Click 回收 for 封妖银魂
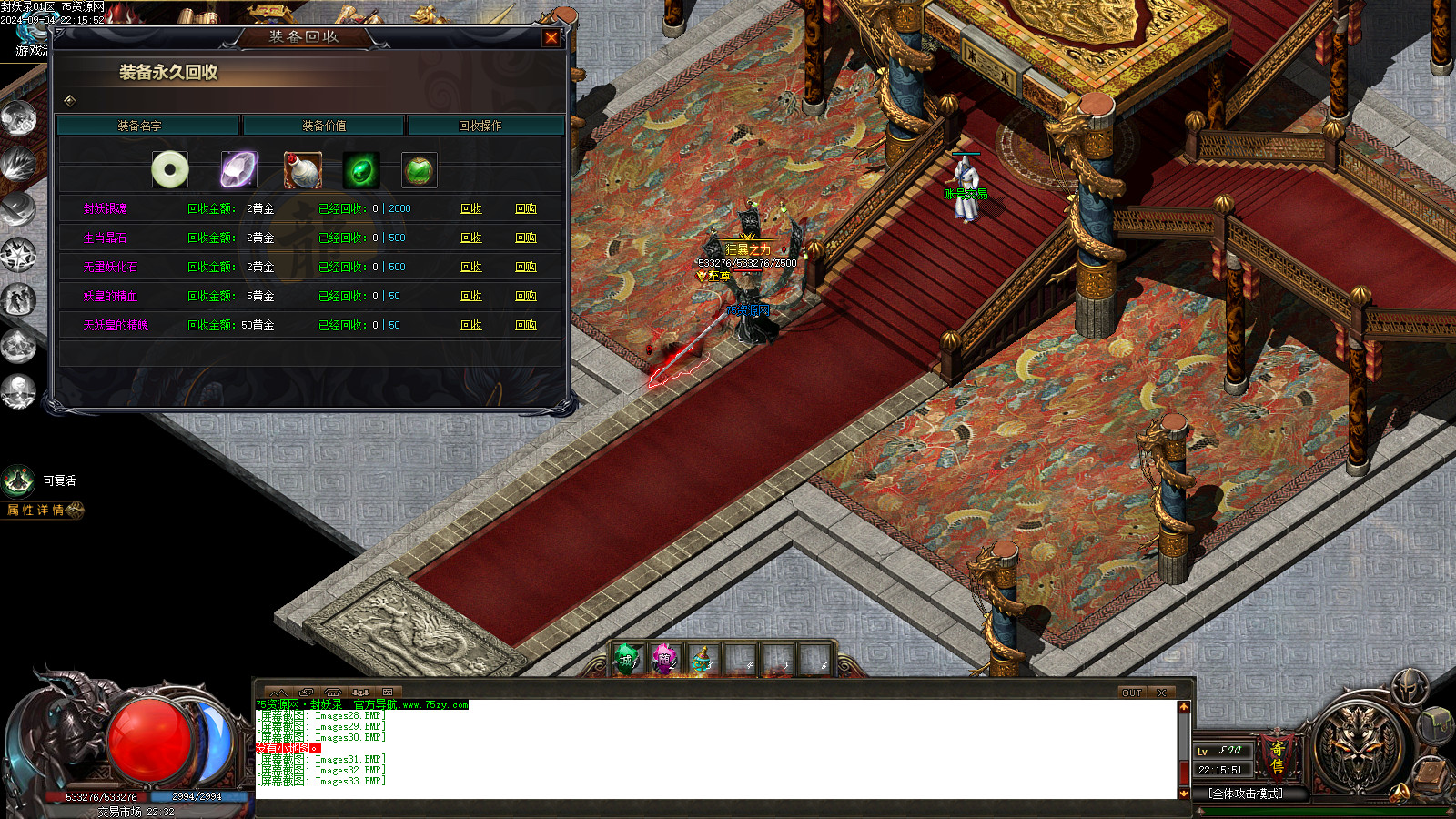This screenshot has height=819, width=1456. coord(471,208)
